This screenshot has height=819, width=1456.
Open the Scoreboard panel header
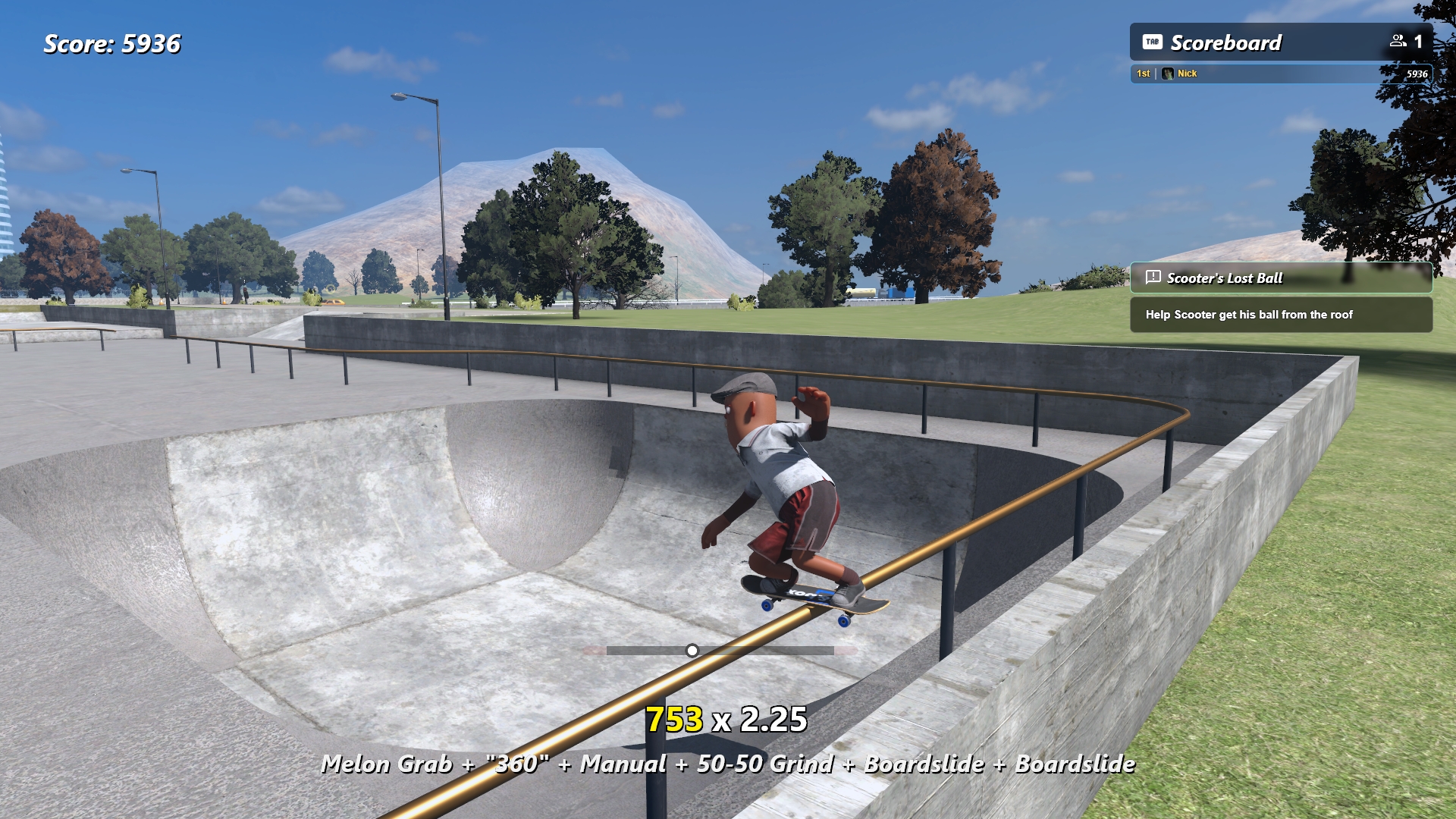[1225, 42]
